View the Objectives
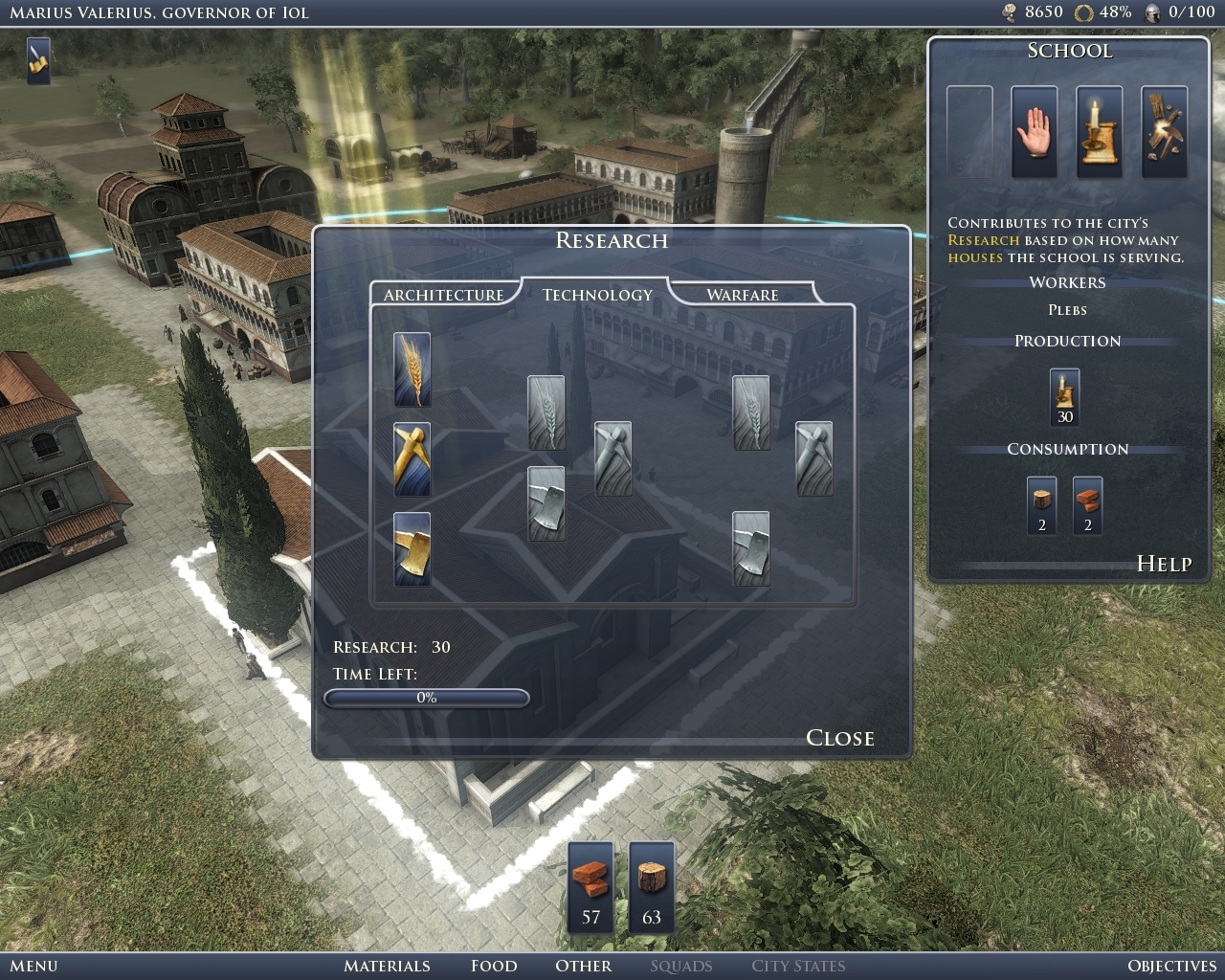This screenshot has height=980, width=1225. click(1171, 966)
